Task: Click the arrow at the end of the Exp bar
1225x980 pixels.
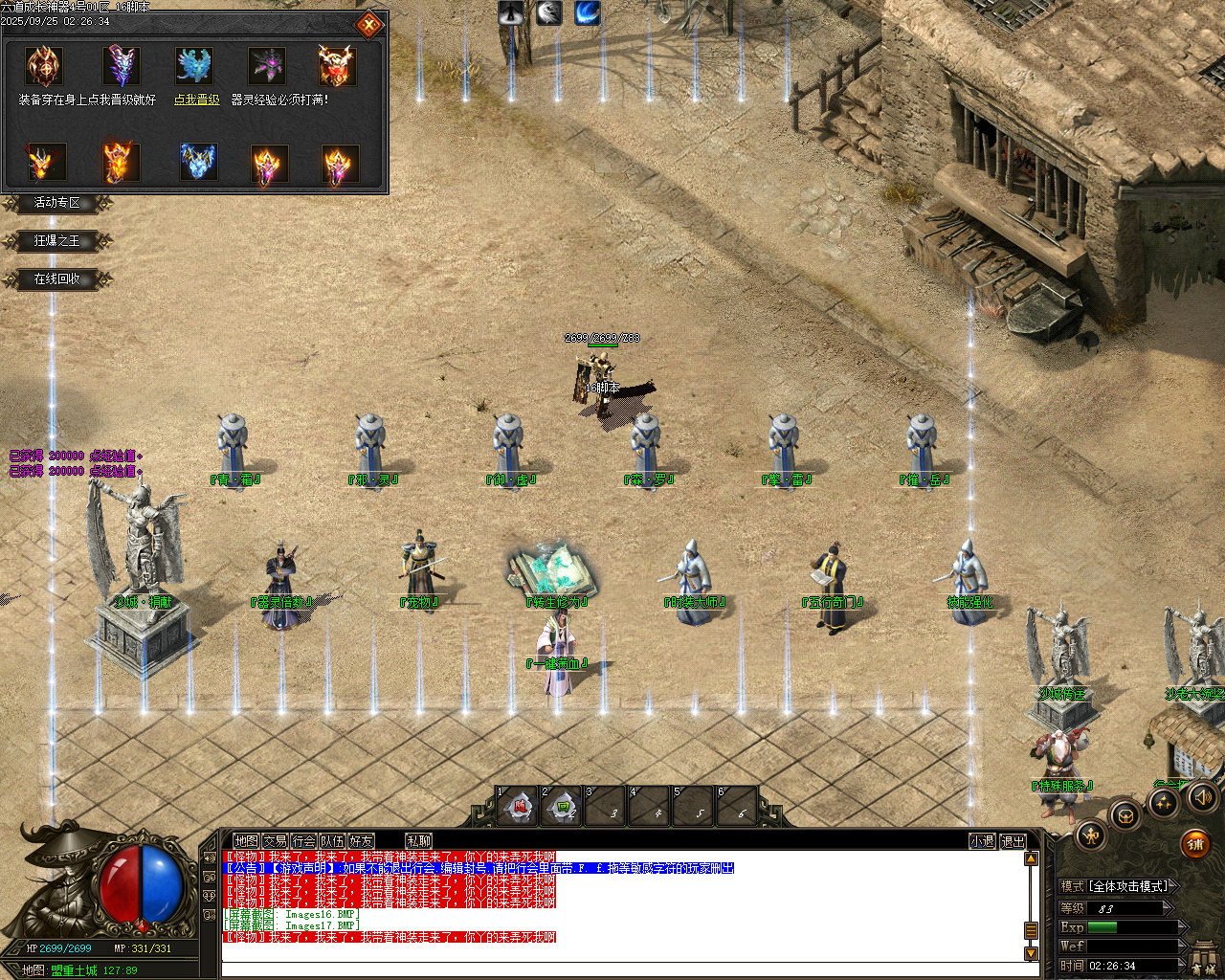Action: point(1182,926)
